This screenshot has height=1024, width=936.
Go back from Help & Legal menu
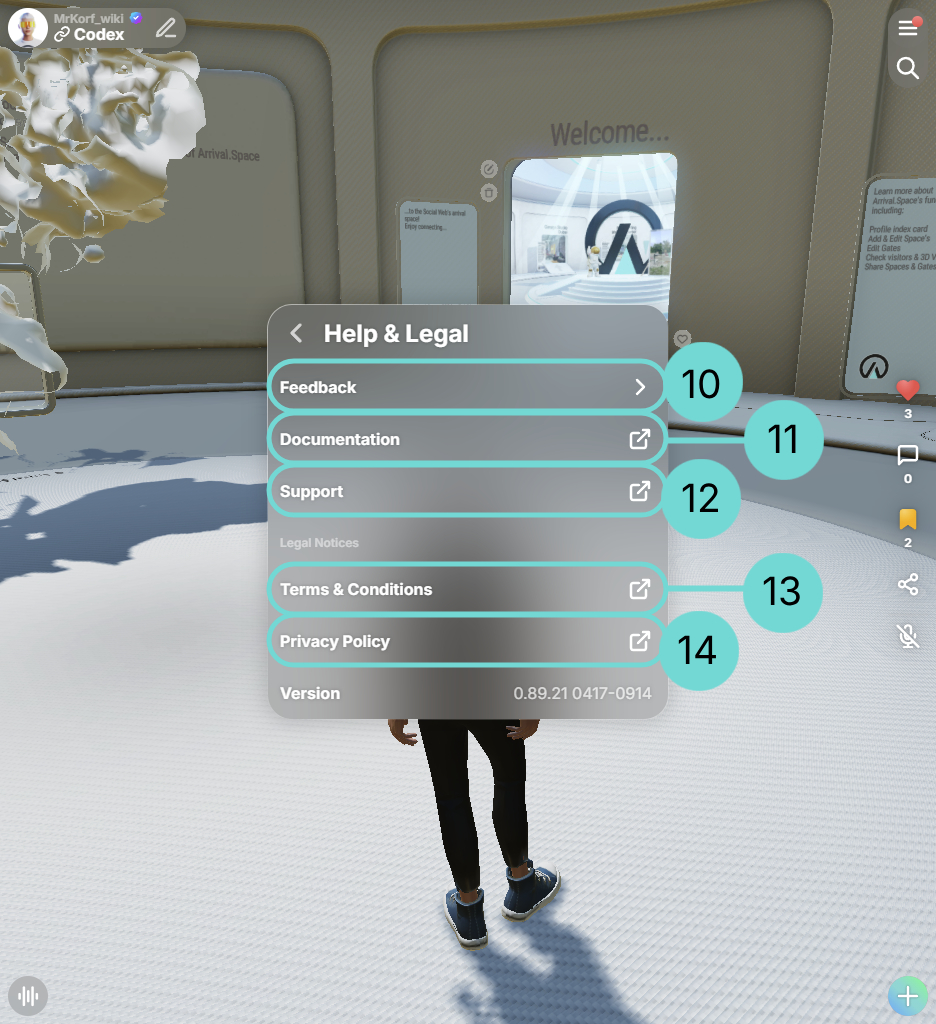(x=296, y=334)
